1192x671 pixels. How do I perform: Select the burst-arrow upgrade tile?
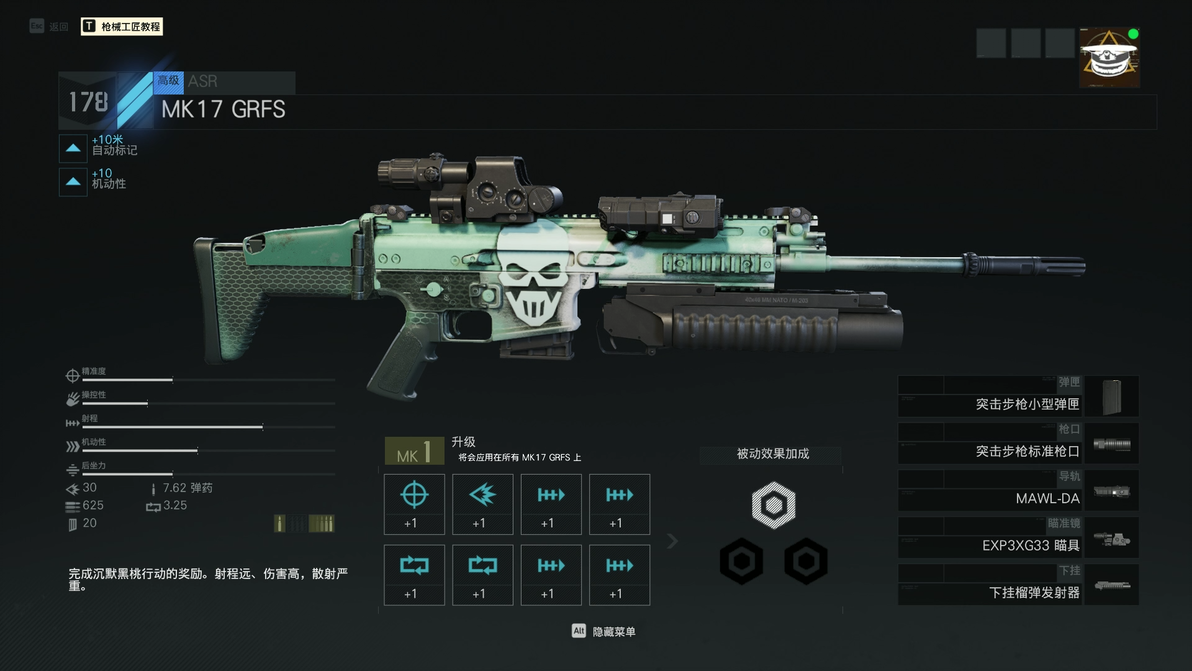[x=482, y=504]
